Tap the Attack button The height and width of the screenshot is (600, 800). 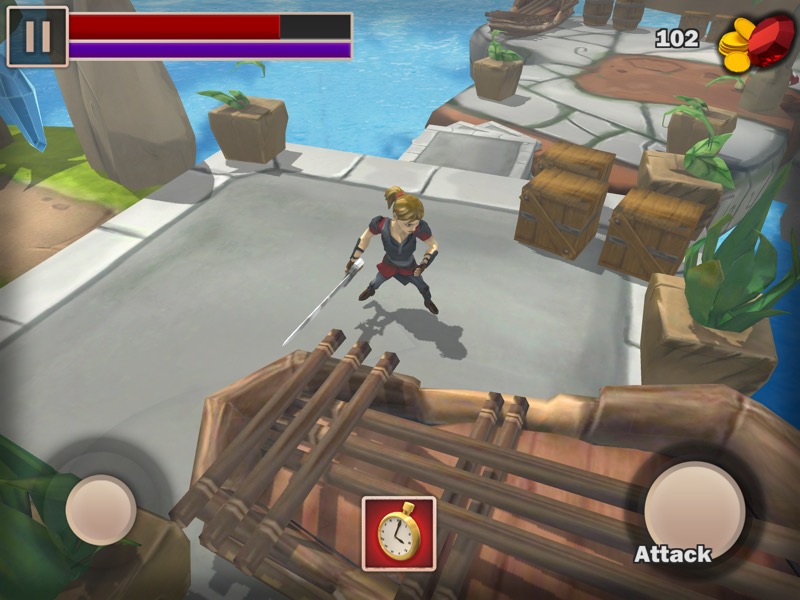(x=693, y=510)
